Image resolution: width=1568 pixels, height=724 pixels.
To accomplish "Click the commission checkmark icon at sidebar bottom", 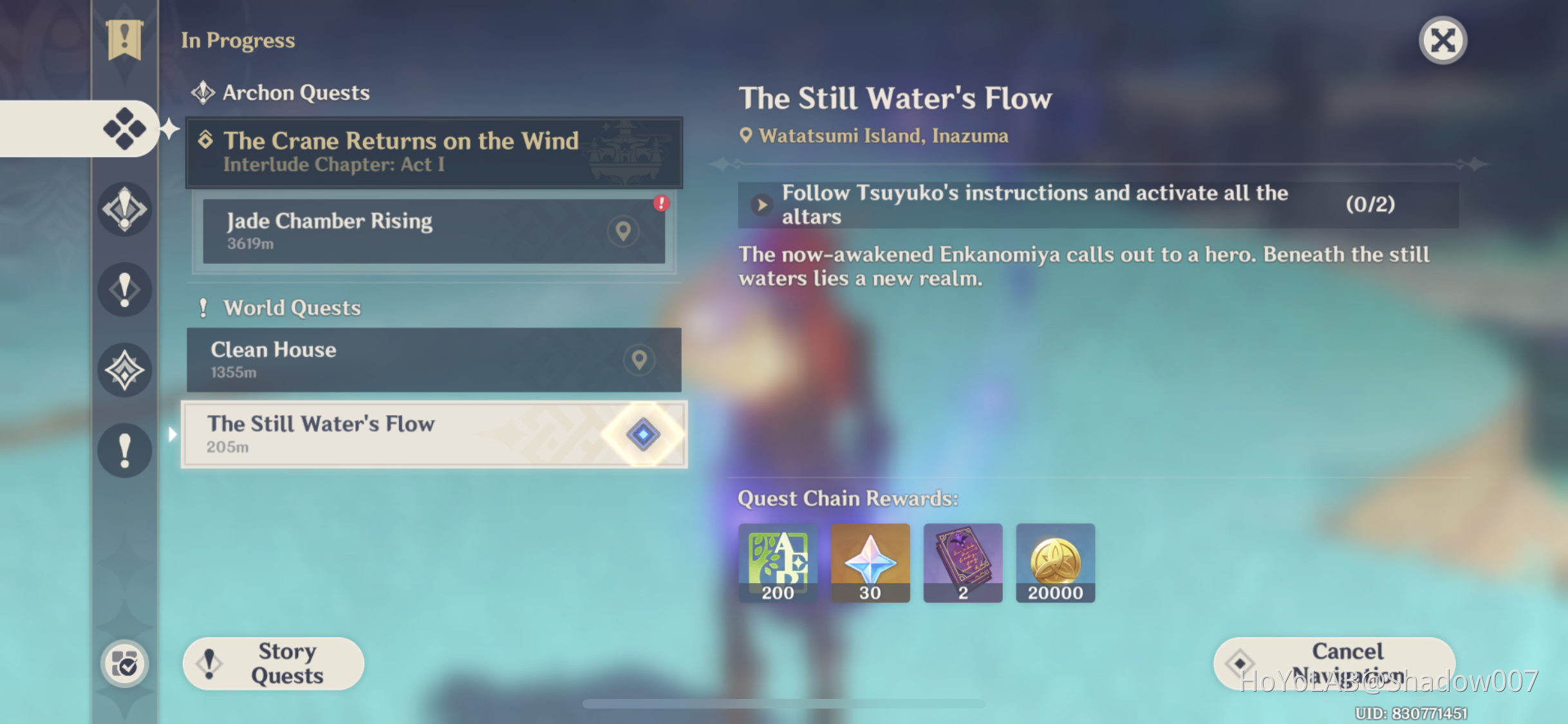I will tap(126, 664).
